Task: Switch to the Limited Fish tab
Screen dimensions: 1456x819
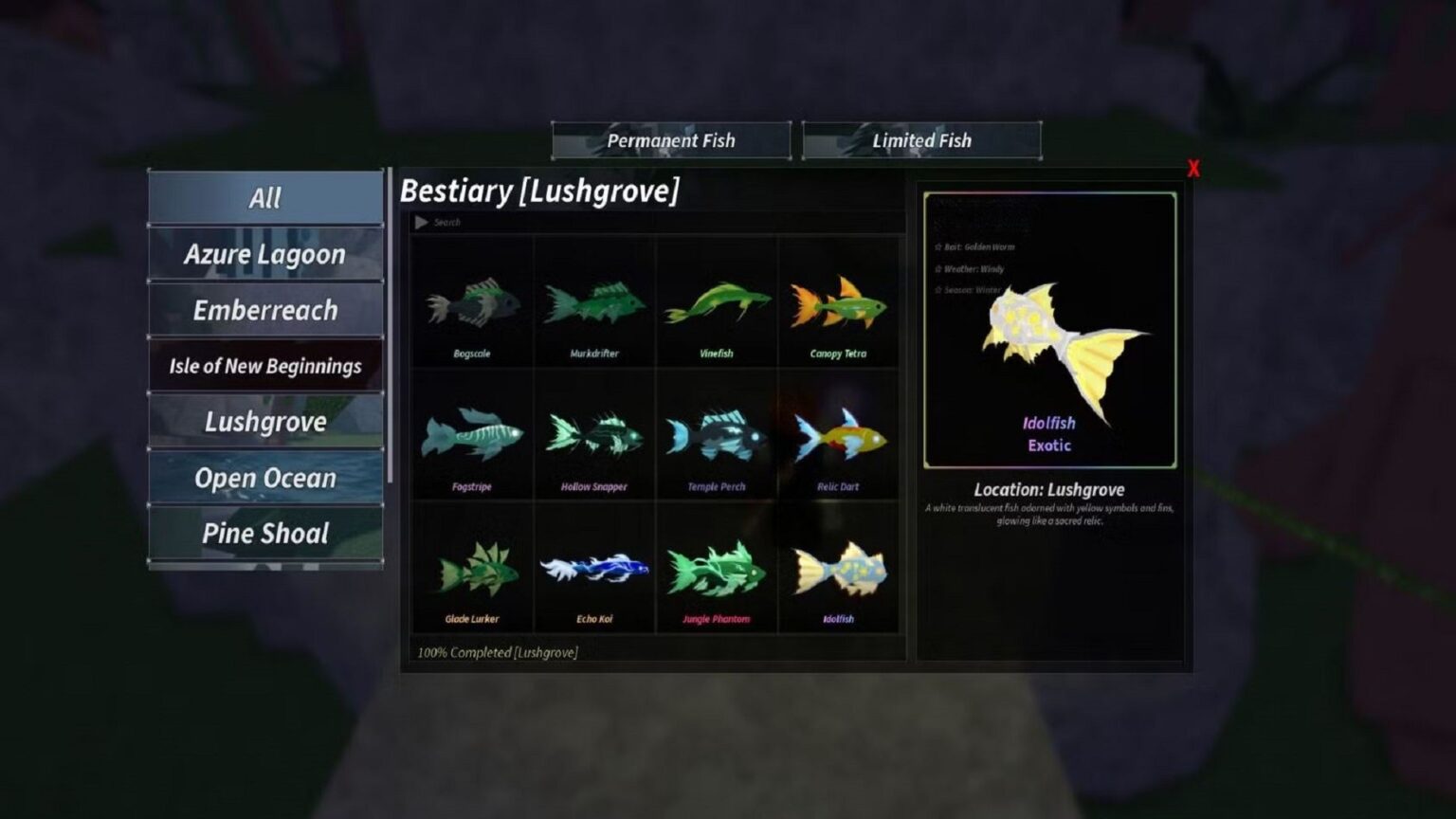Action: (x=921, y=140)
